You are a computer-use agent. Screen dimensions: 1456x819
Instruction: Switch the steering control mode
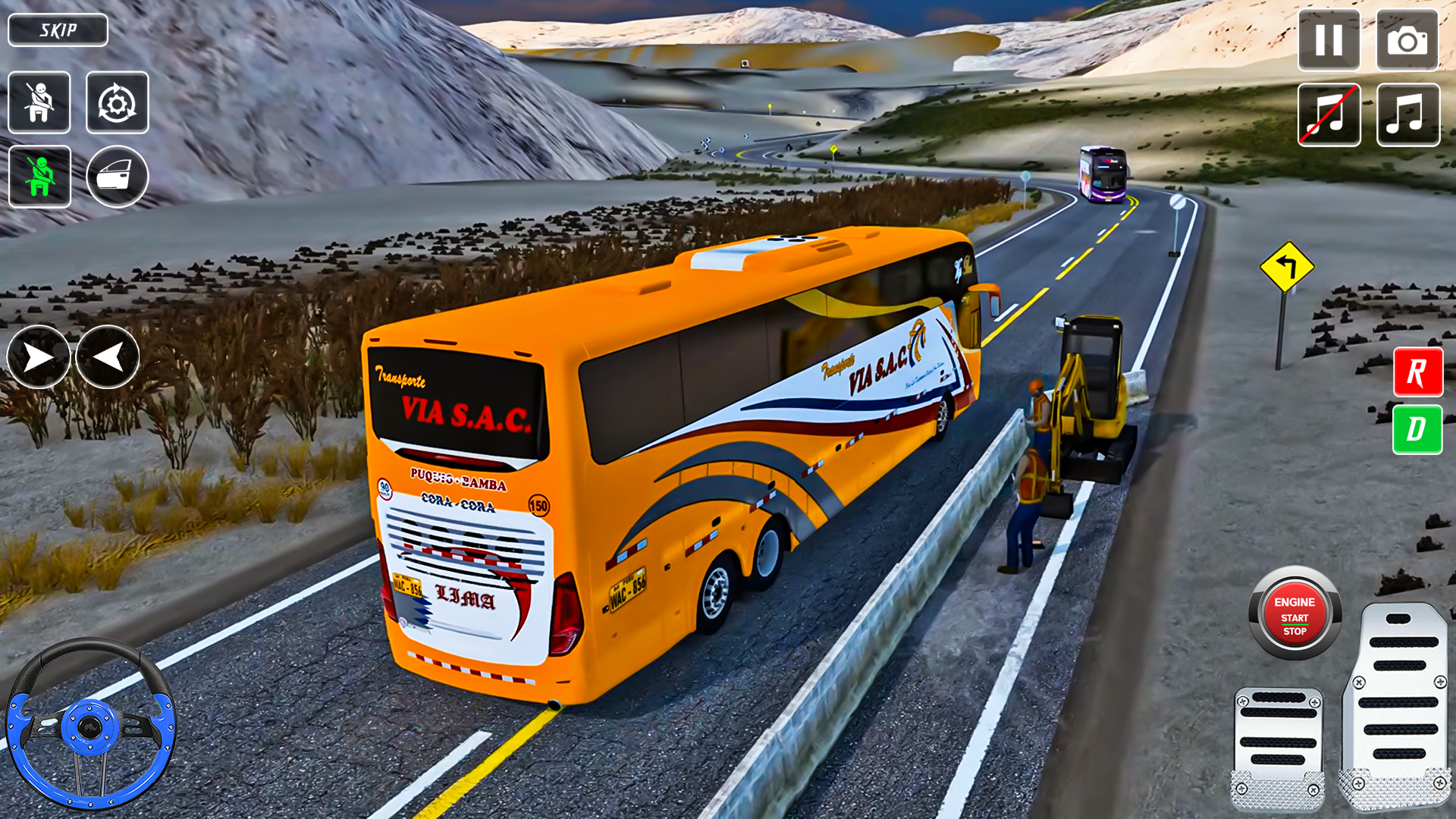click(118, 102)
